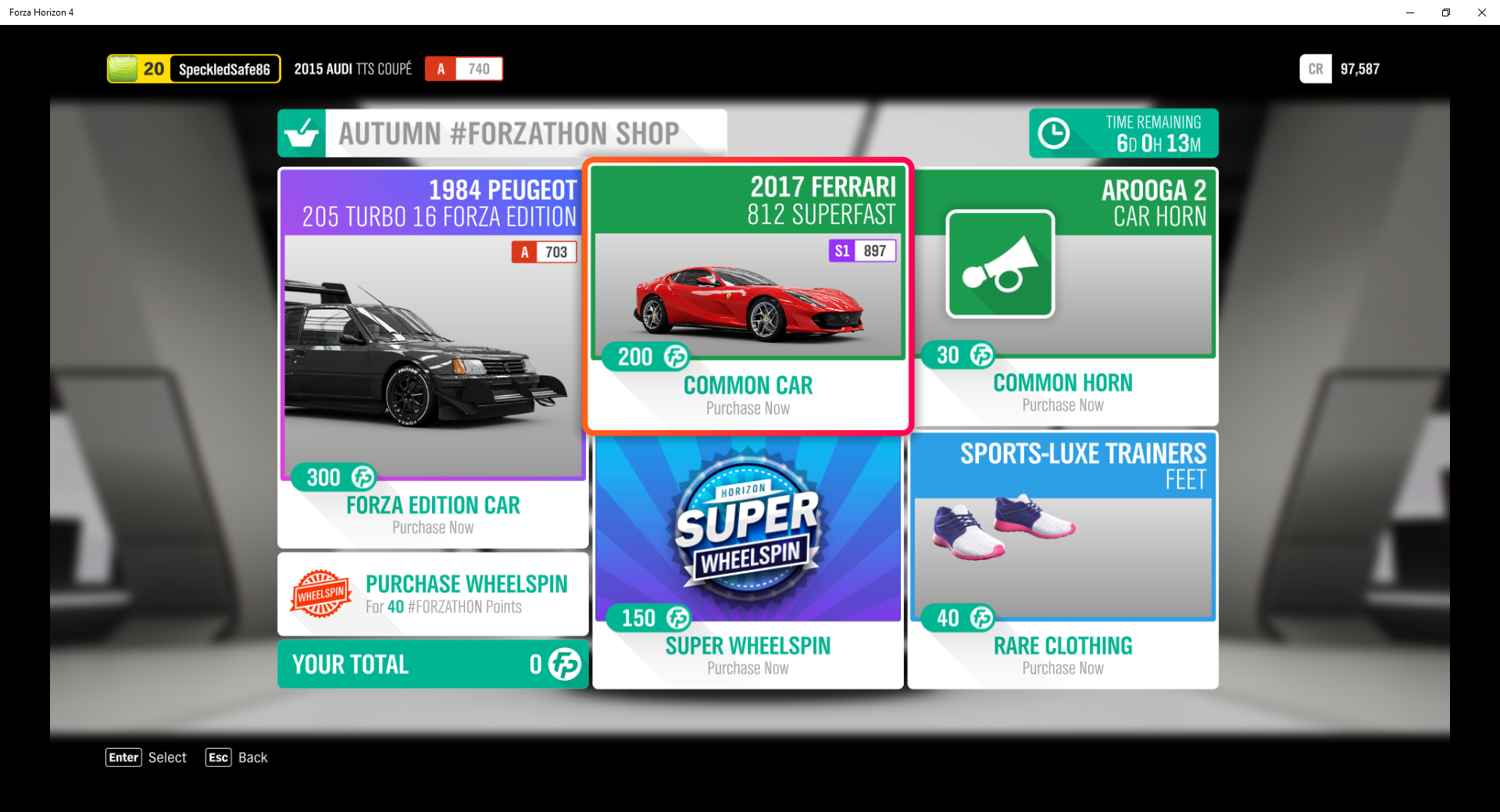The image size is (1500, 812).
Task: Click the Forzathon points icon on the Ferrari tile
Action: click(x=677, y=356)
